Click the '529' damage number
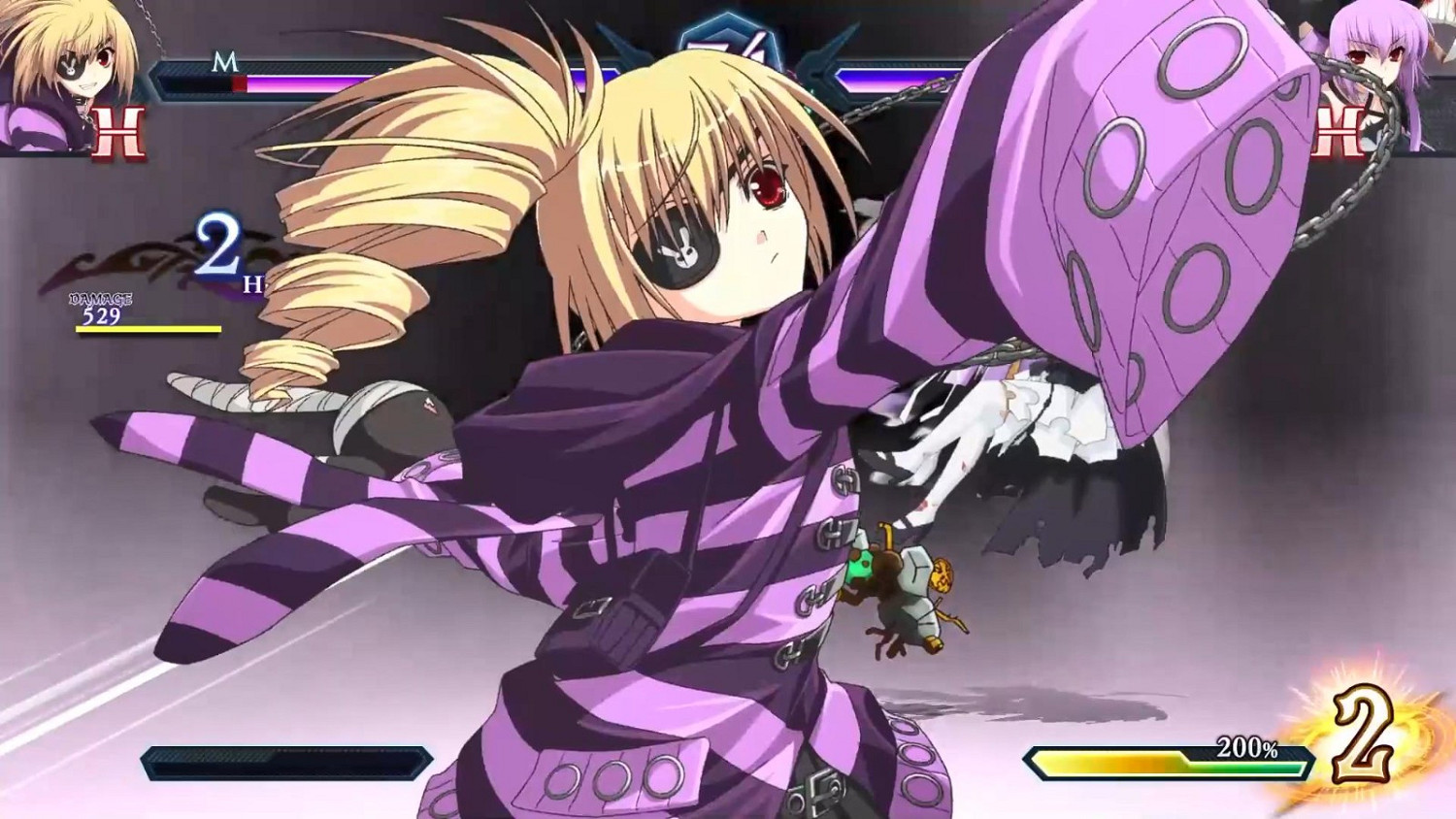The width and height of the screenshot is (1456, 819). click(x=104, y=316)
